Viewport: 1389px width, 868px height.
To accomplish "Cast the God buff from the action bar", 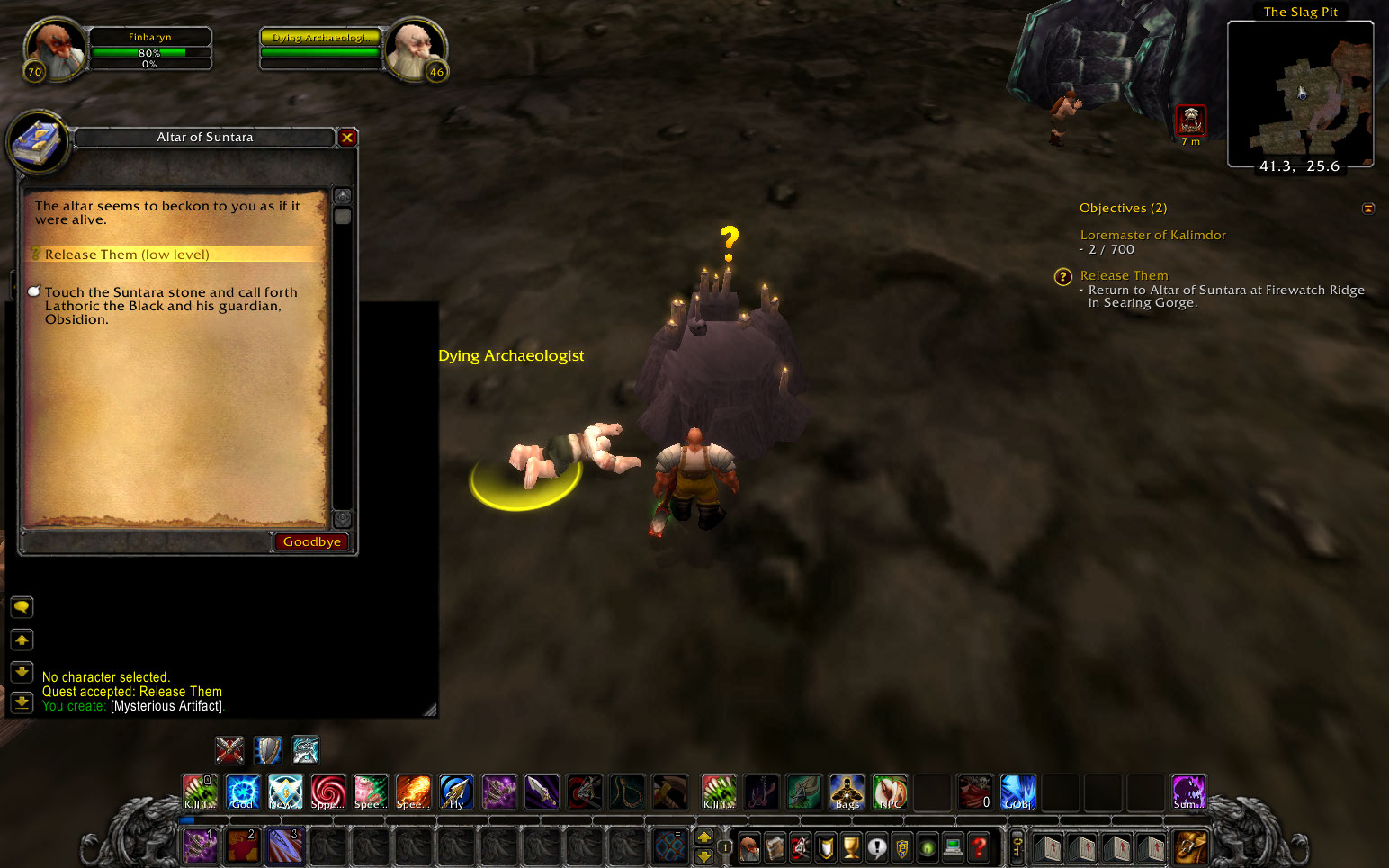I will (242, 792).
